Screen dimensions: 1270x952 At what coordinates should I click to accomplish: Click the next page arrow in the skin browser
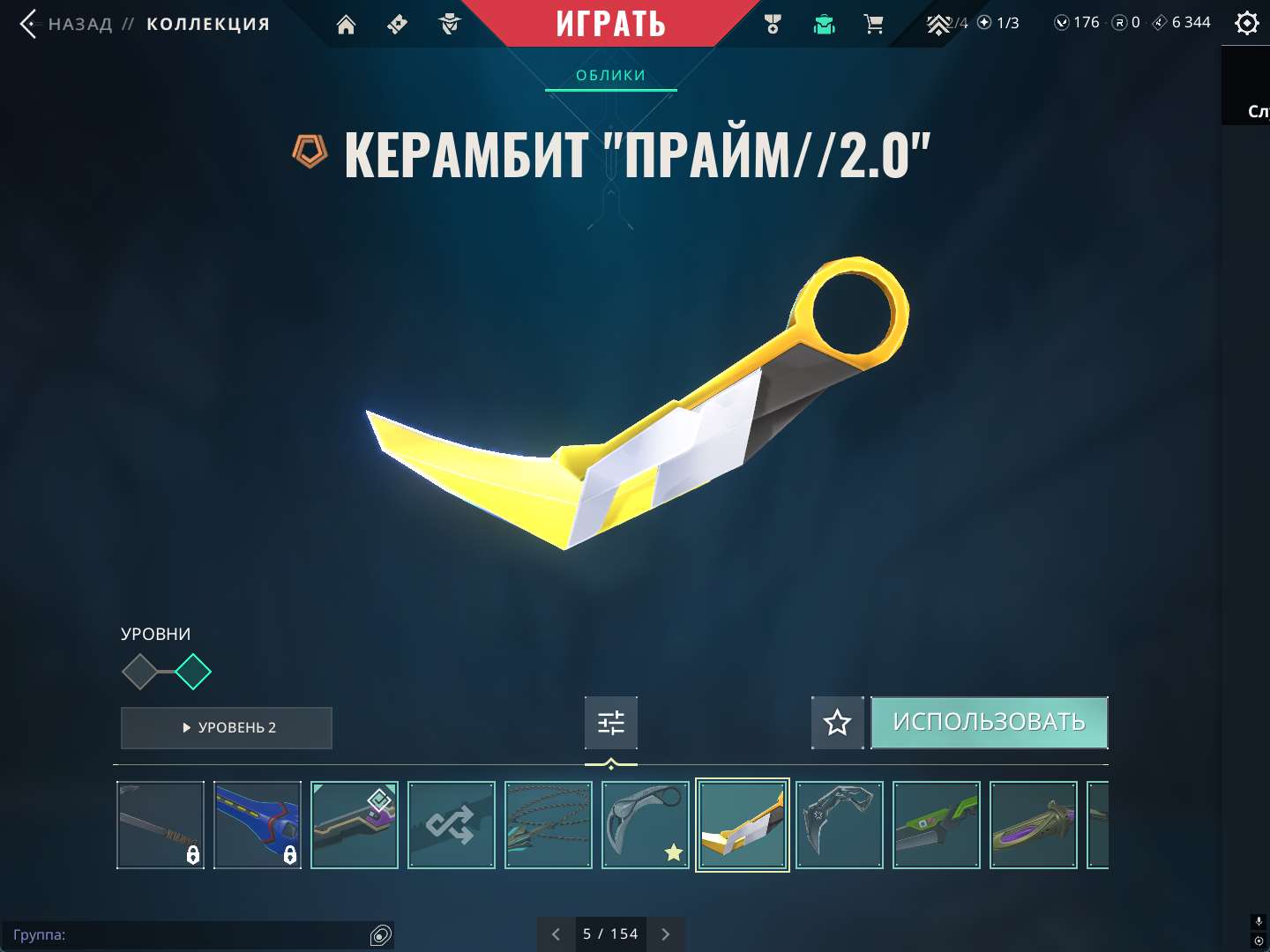click(666, 933)
